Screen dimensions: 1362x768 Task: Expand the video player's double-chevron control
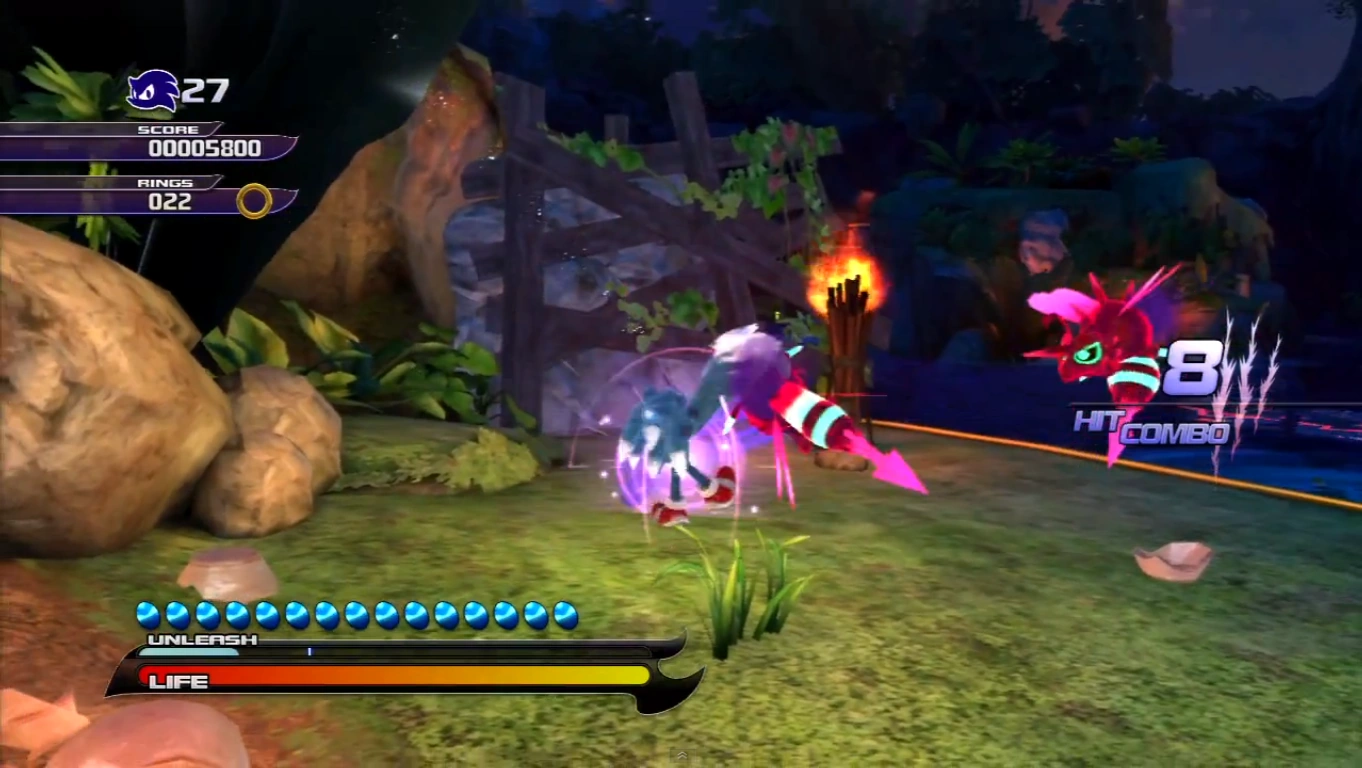(681, 756)
